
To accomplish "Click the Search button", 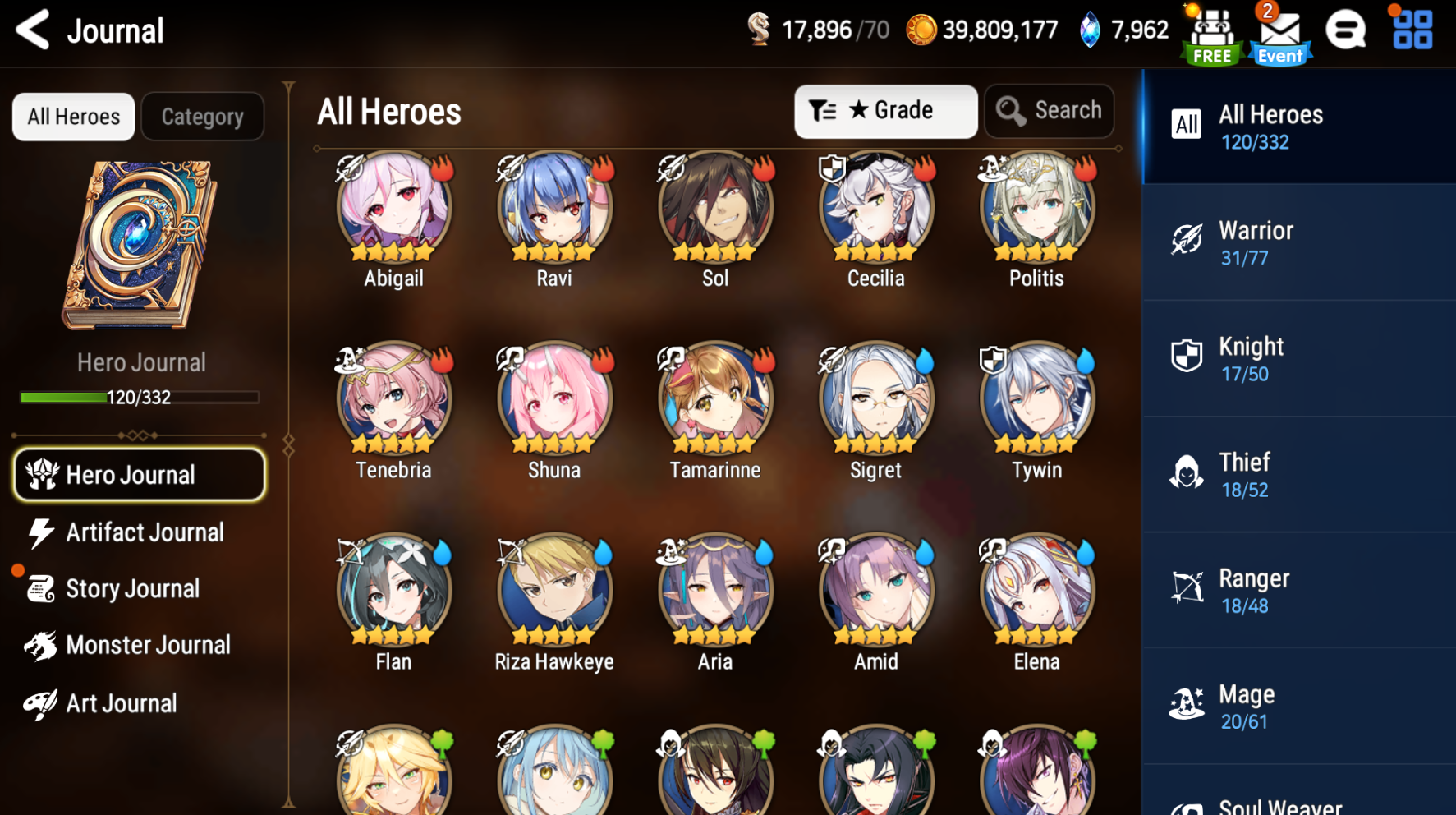I will pyautogui.click(x=1049, y=110).
